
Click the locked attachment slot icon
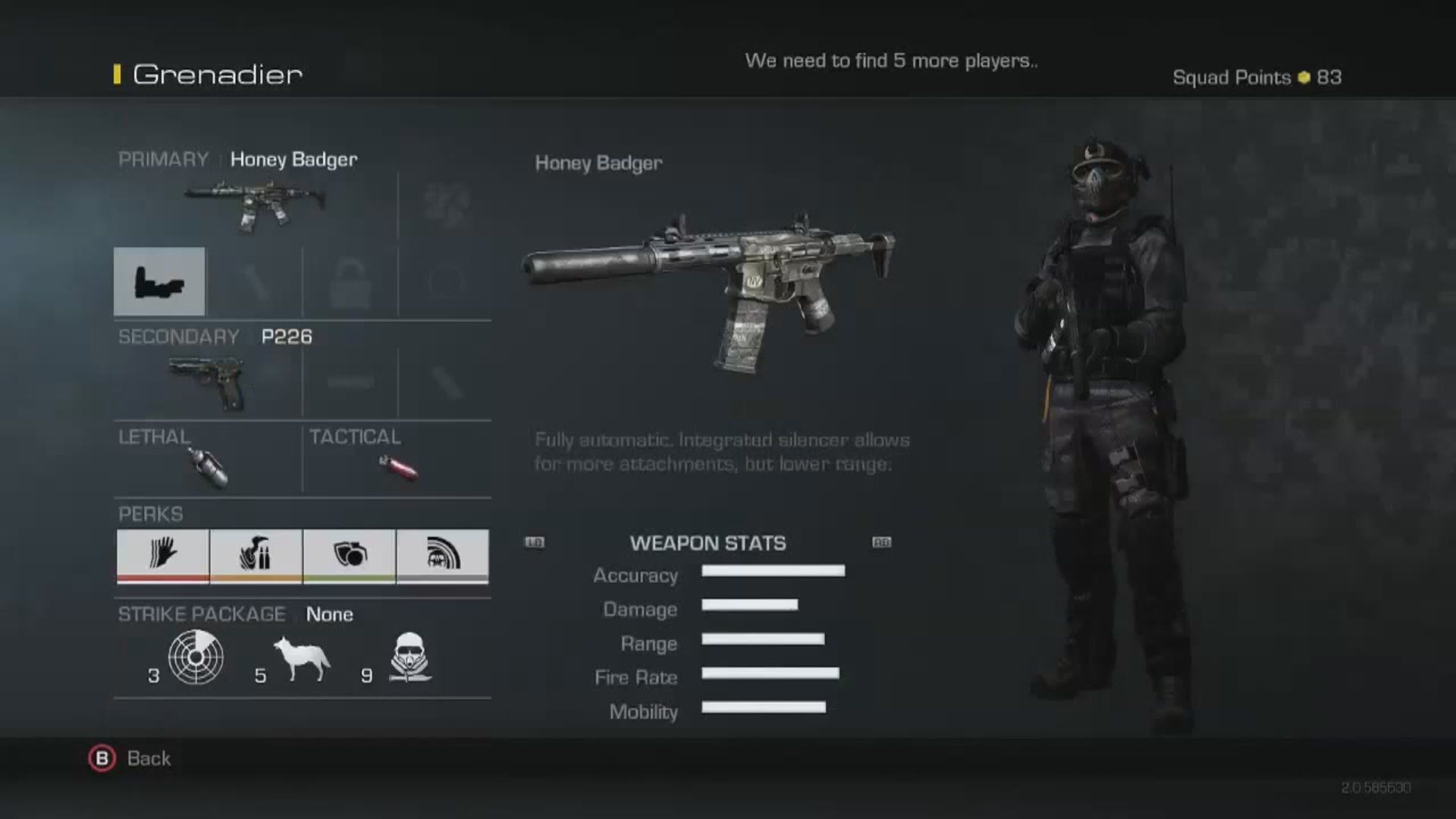pyautogui.click(x=350, y=281)
